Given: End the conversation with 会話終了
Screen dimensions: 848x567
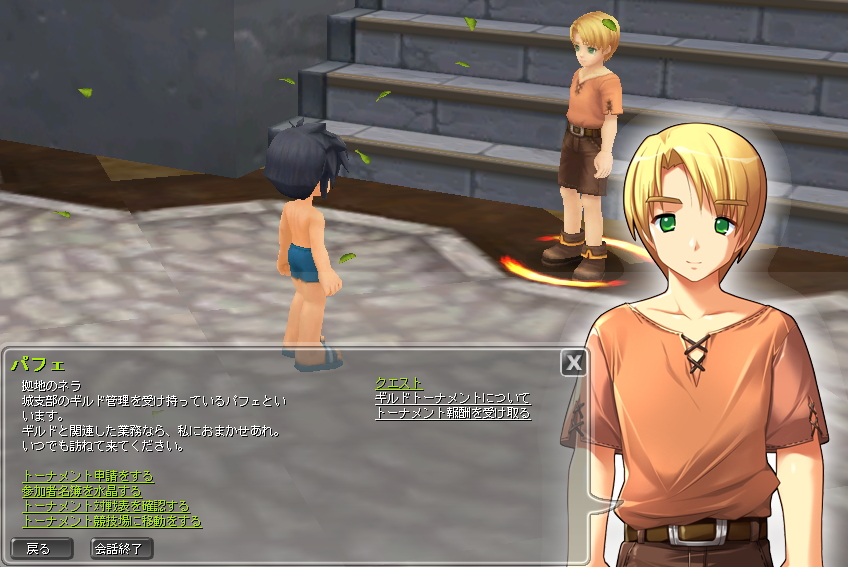Looking at the screenshot, I should (122, 548).
